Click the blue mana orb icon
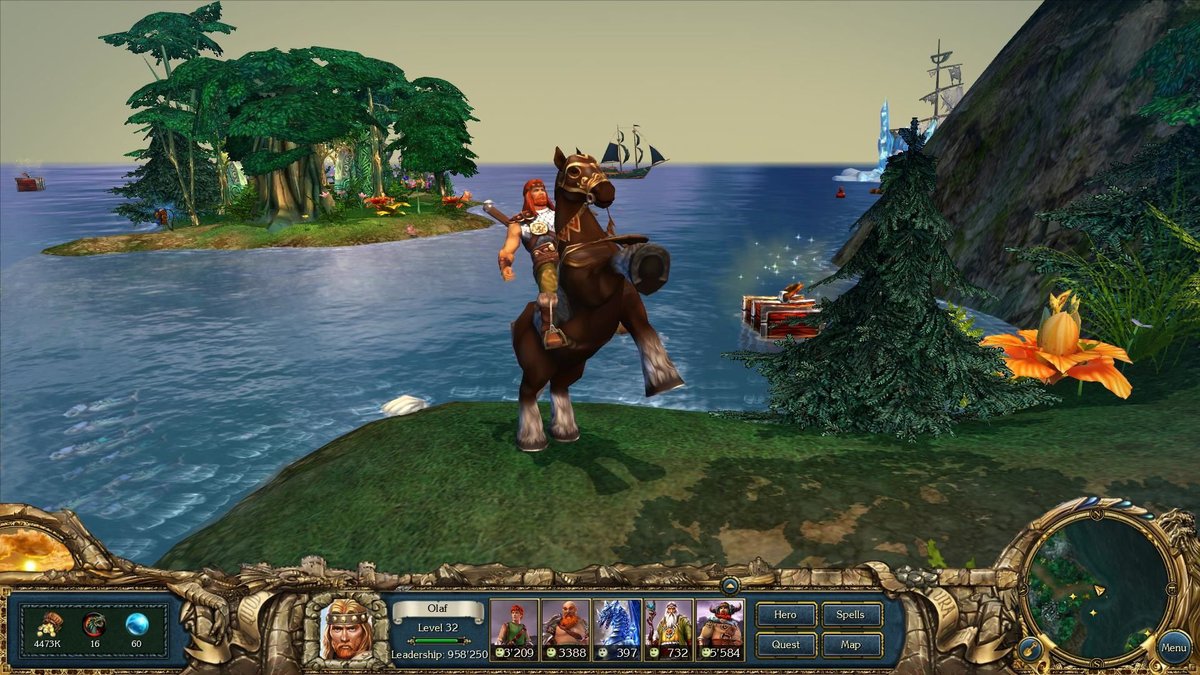Screen dimensions: 1200x675 (137, 624)
